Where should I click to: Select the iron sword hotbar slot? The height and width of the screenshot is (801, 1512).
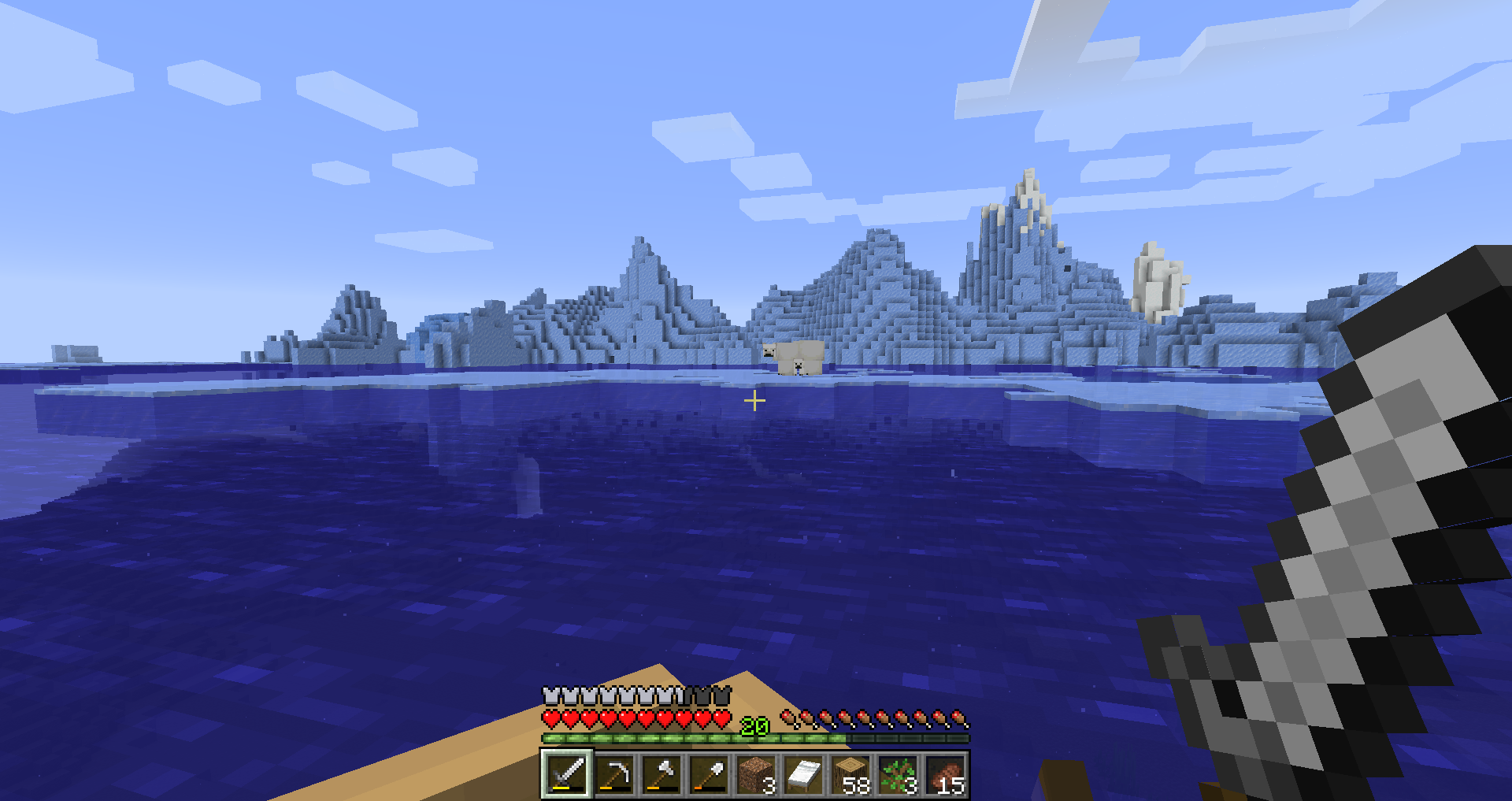[x=566, y=774]
